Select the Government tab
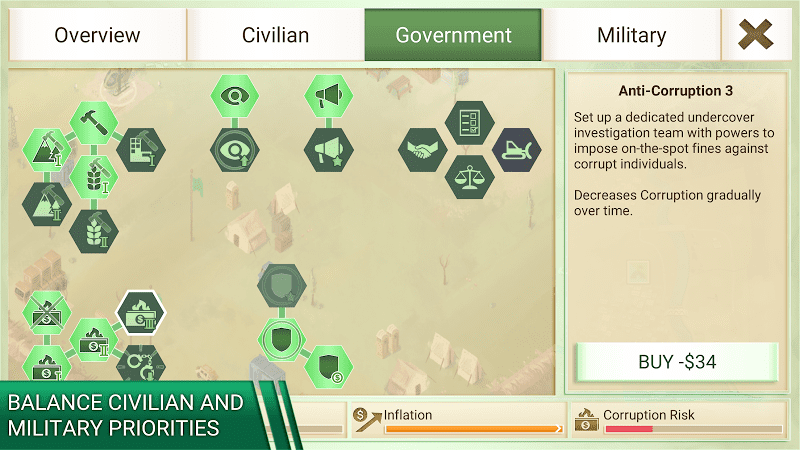The width and height of the screenshot is (800, 450). pyautogui.click(x=453, y=36)
